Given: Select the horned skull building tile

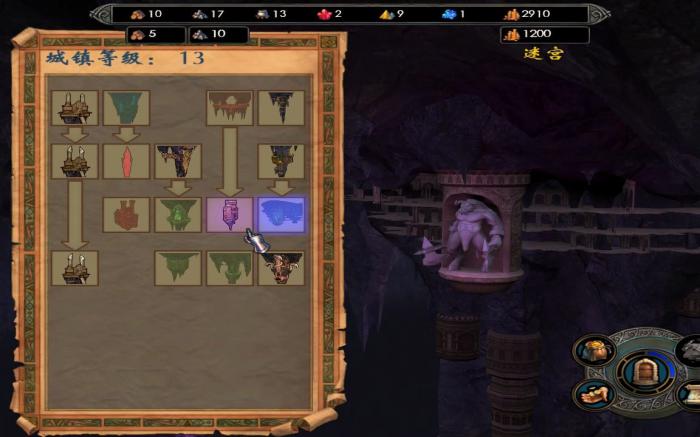Looking at the screenshot, I should (x=281, y=267).
